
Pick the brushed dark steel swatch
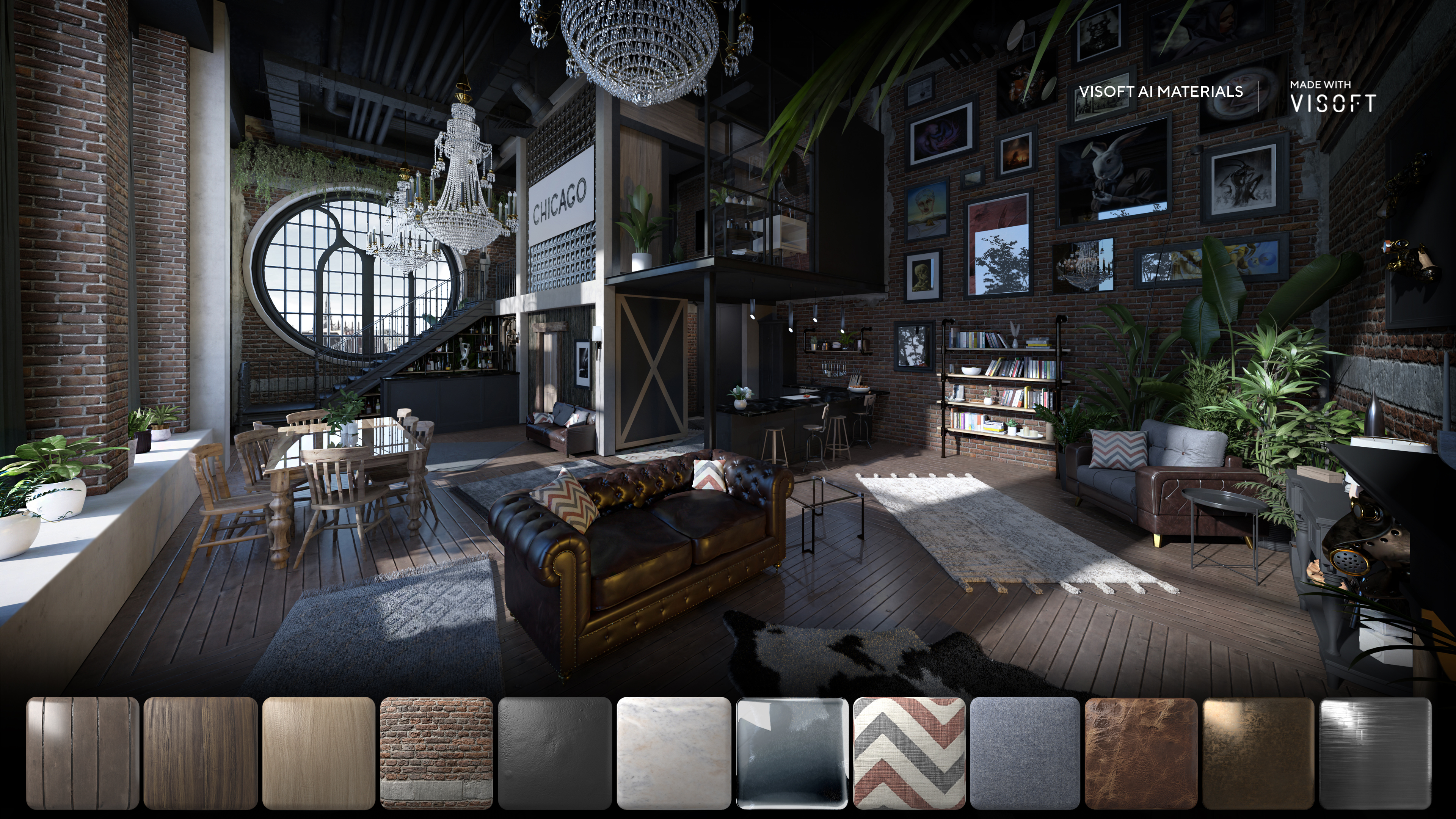(1374, 753)
